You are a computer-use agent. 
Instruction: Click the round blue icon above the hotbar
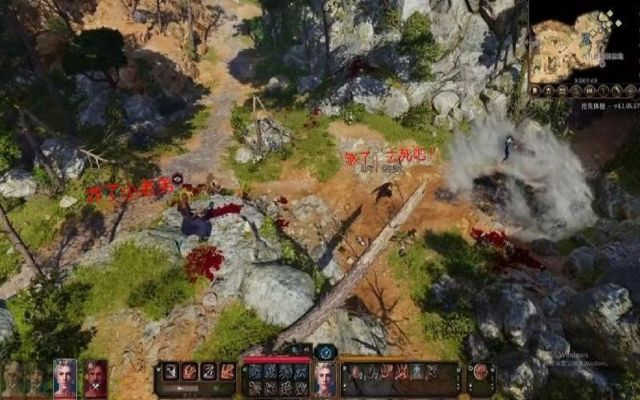coord(325,352)
